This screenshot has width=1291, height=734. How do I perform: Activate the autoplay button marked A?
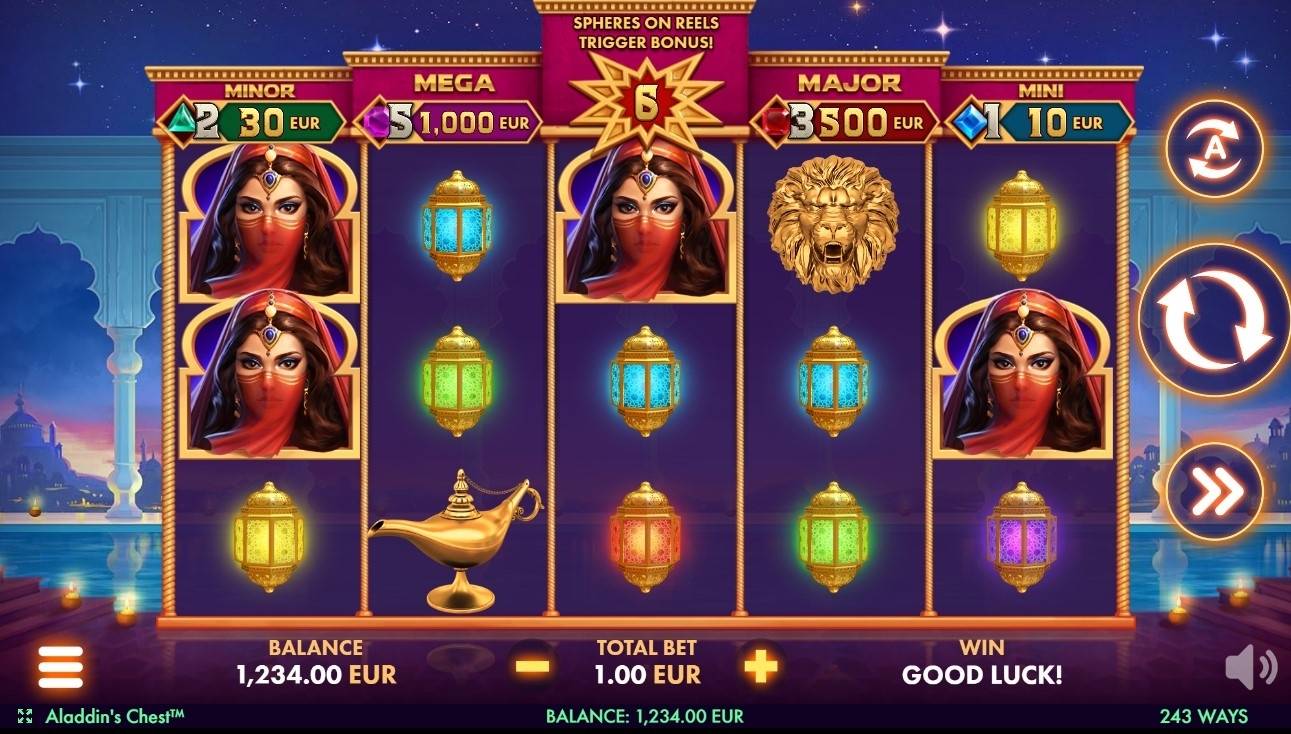(x=1214, y=149)
